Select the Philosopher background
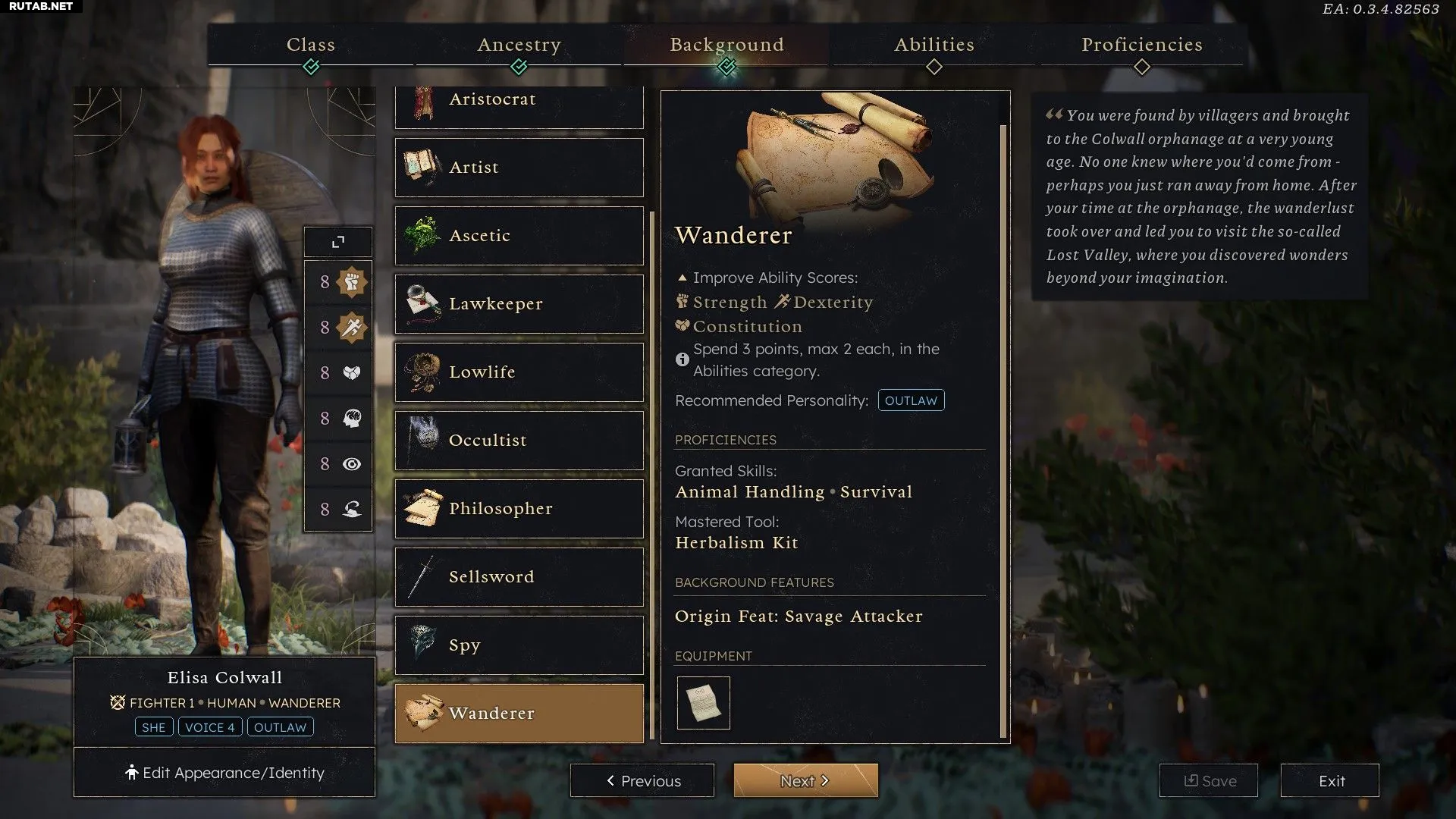 point(519,509)
